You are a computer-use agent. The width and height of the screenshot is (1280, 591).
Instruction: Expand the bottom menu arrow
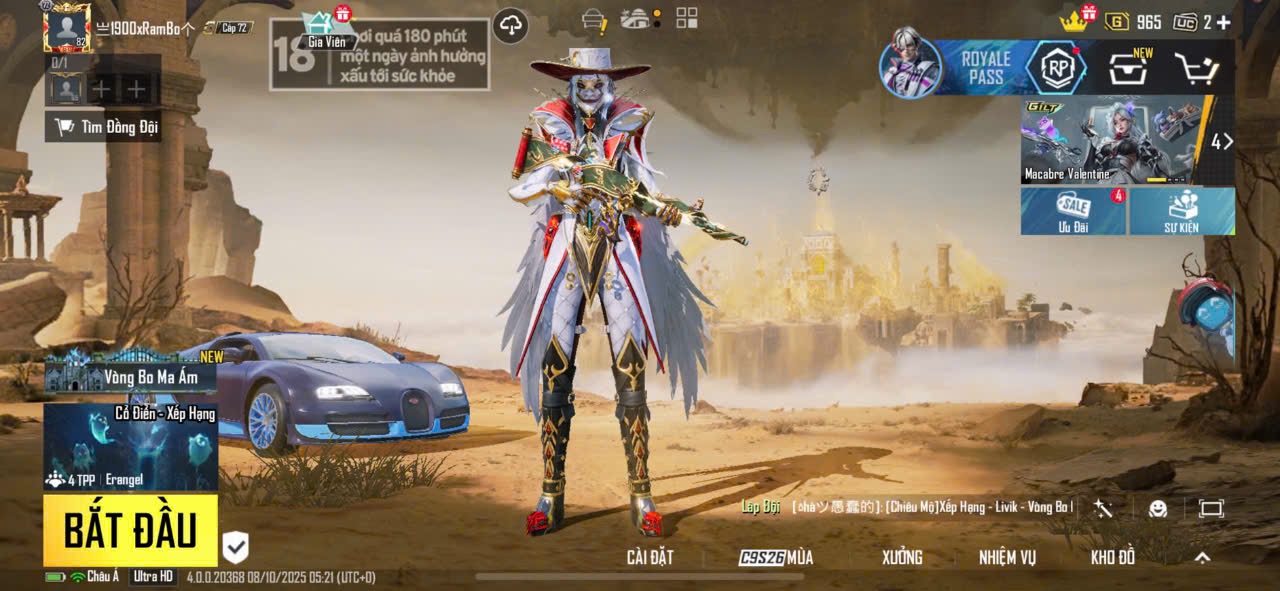coord(1203,558)
